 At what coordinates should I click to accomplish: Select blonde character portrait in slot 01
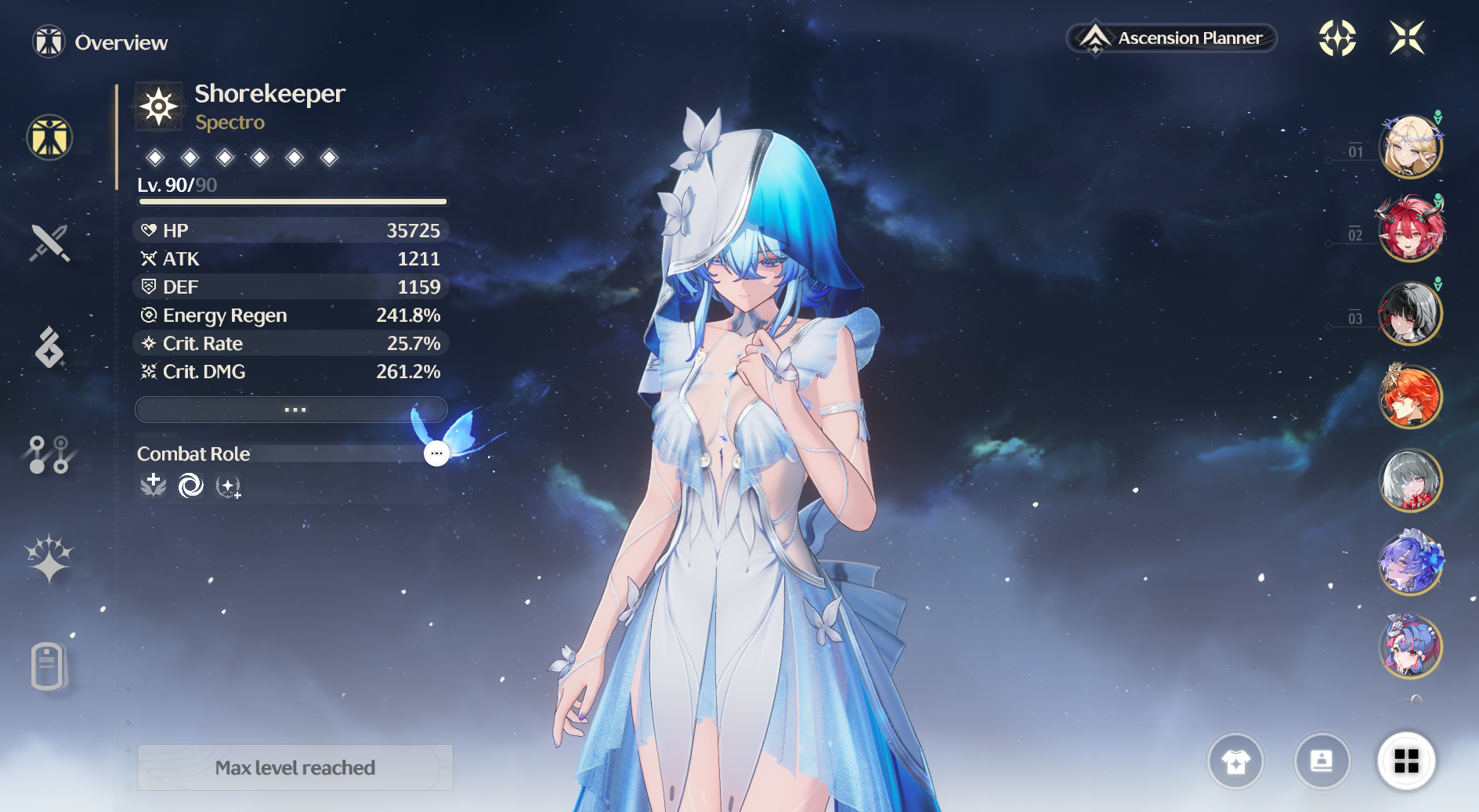click(1410, 146)
